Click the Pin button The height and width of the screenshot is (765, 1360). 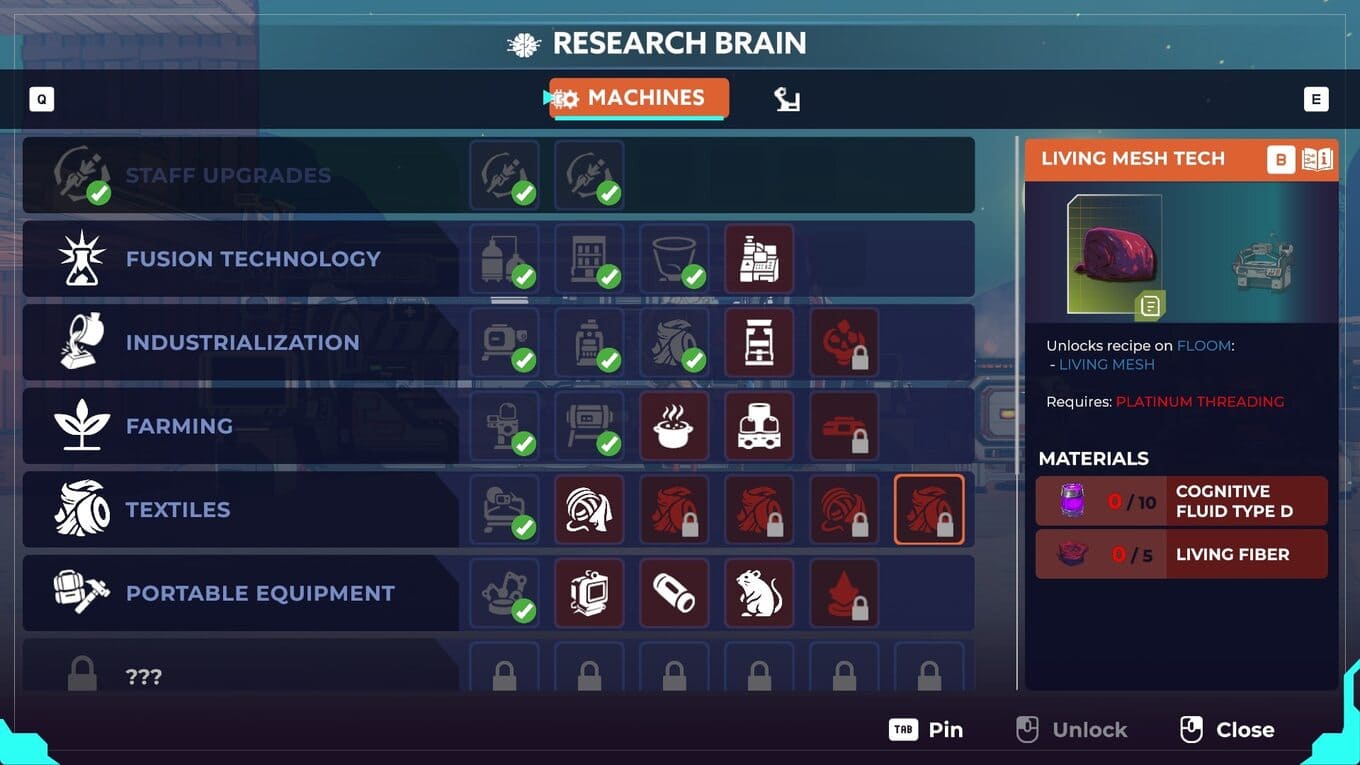point(927,730)
